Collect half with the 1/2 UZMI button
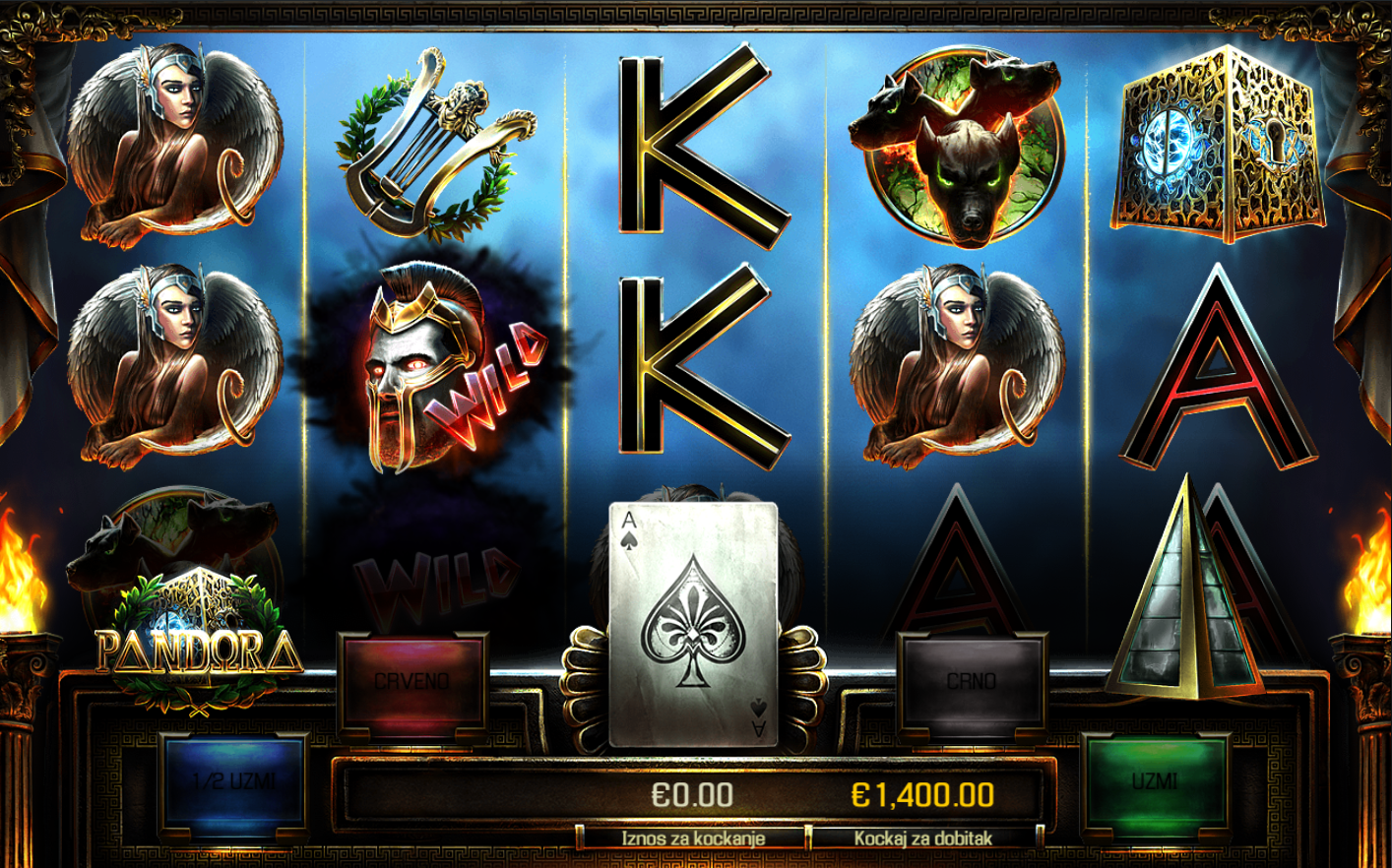Screen dimensions: 1392x868 [x=233, y=782]
